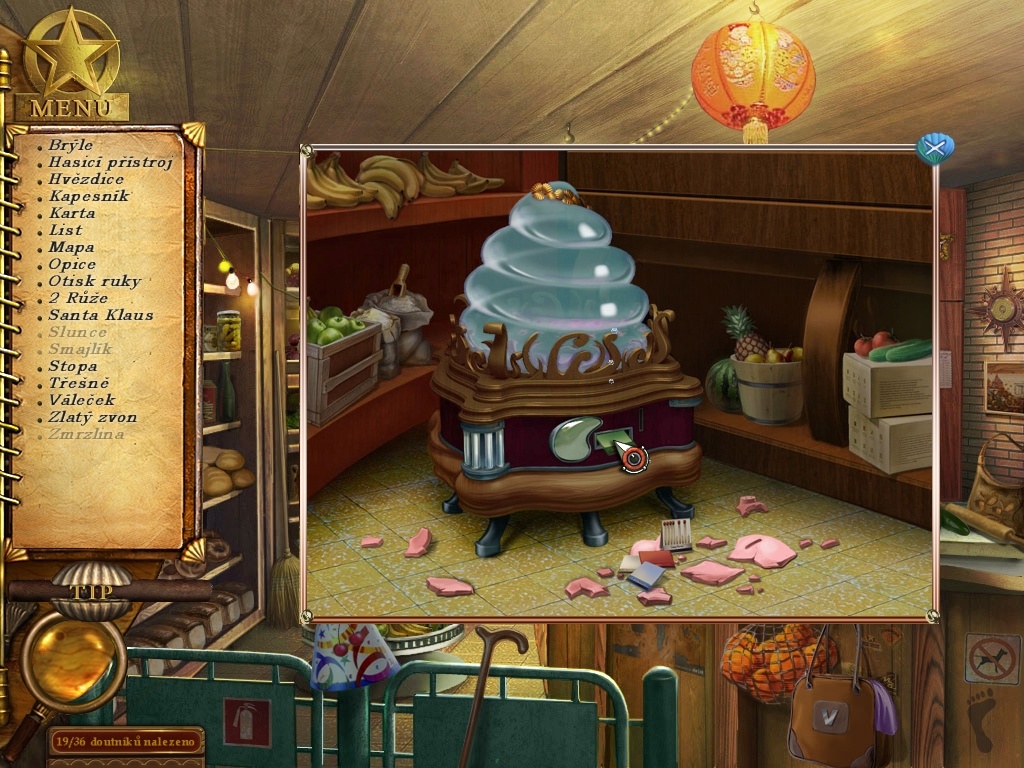Choose 'Zlatý zvon' list entry
The image size is (1024, 768).
93,417
